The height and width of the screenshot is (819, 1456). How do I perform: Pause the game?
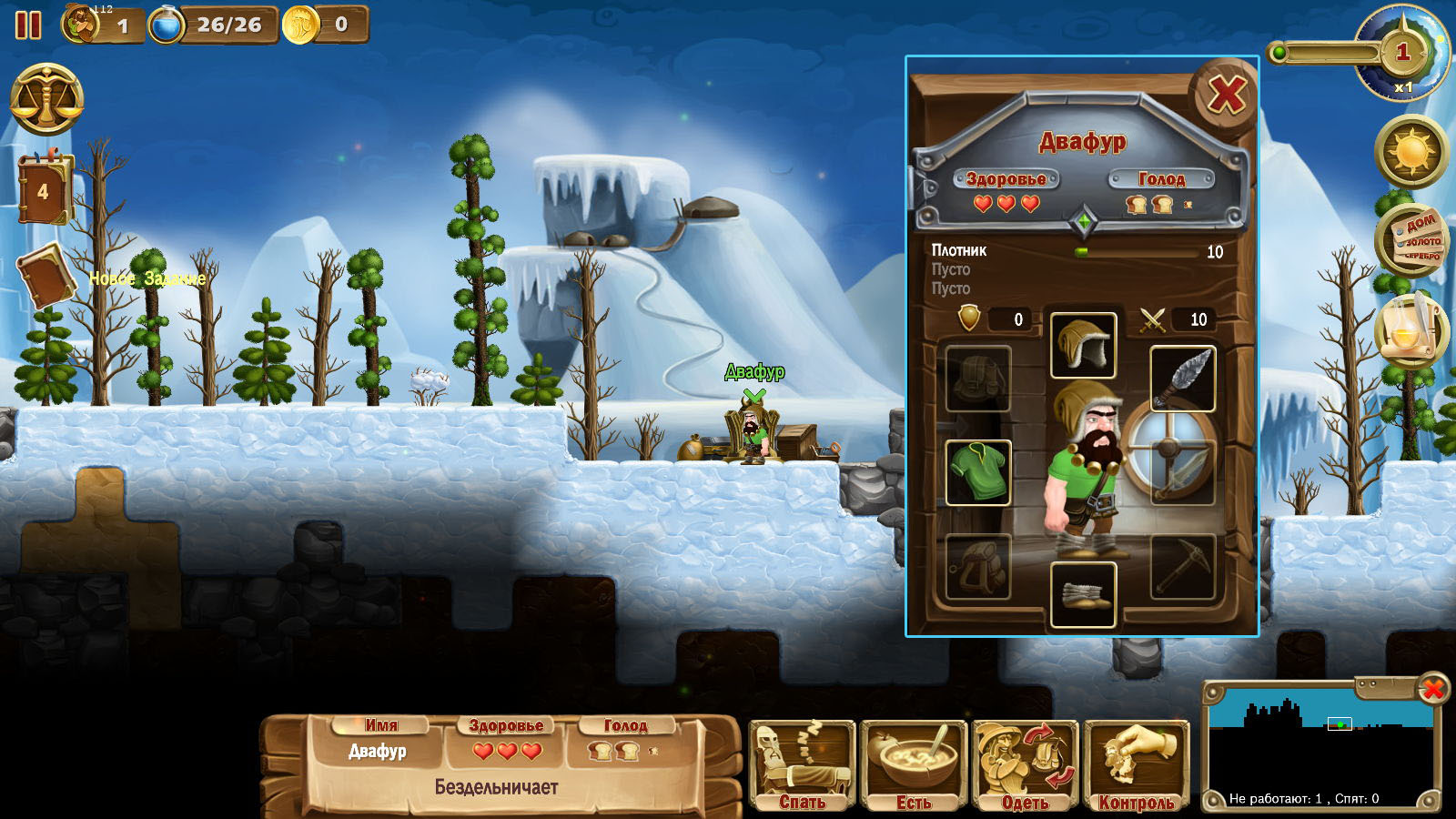coord(28,25)
